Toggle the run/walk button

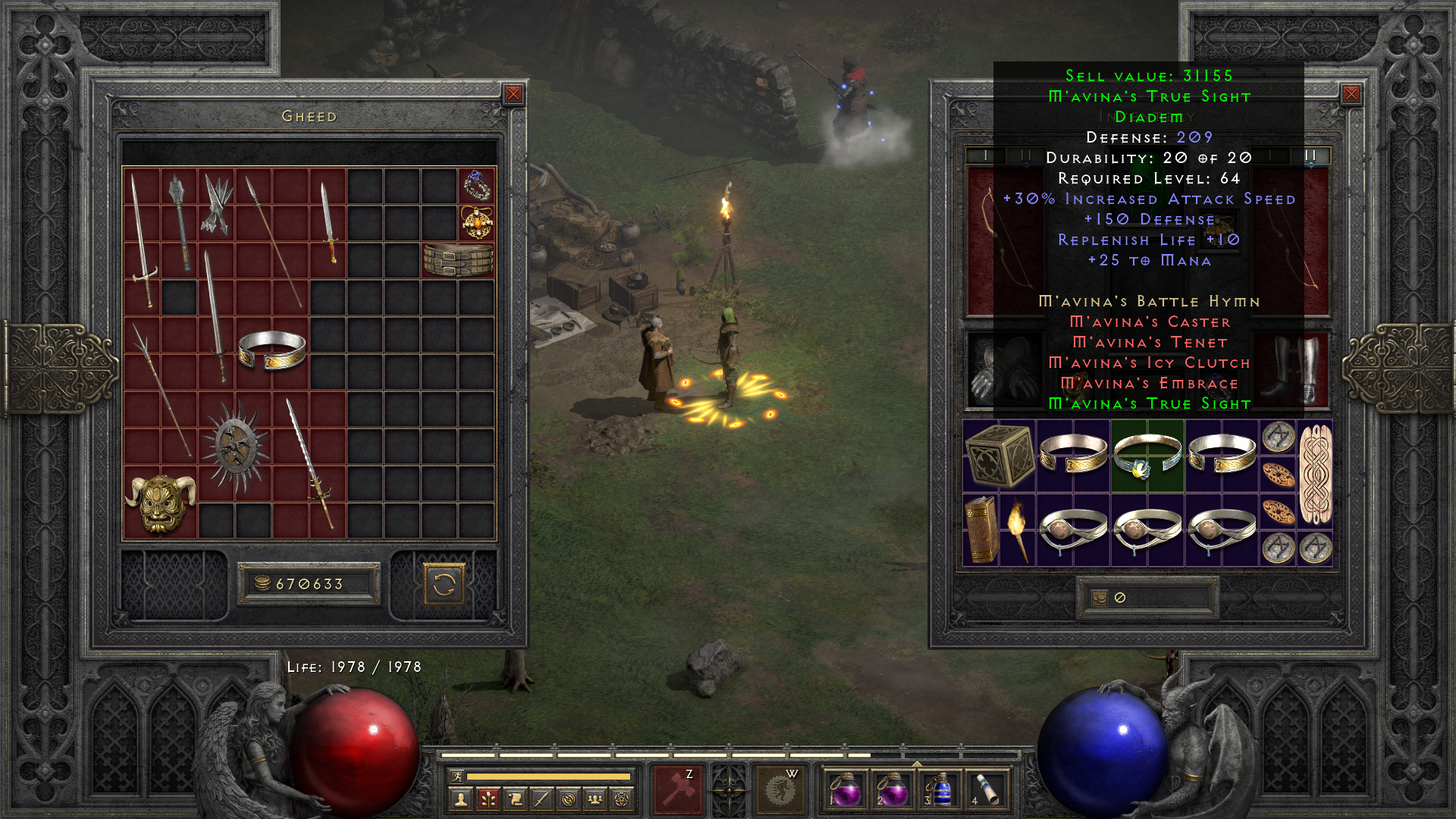click(457, 776)
